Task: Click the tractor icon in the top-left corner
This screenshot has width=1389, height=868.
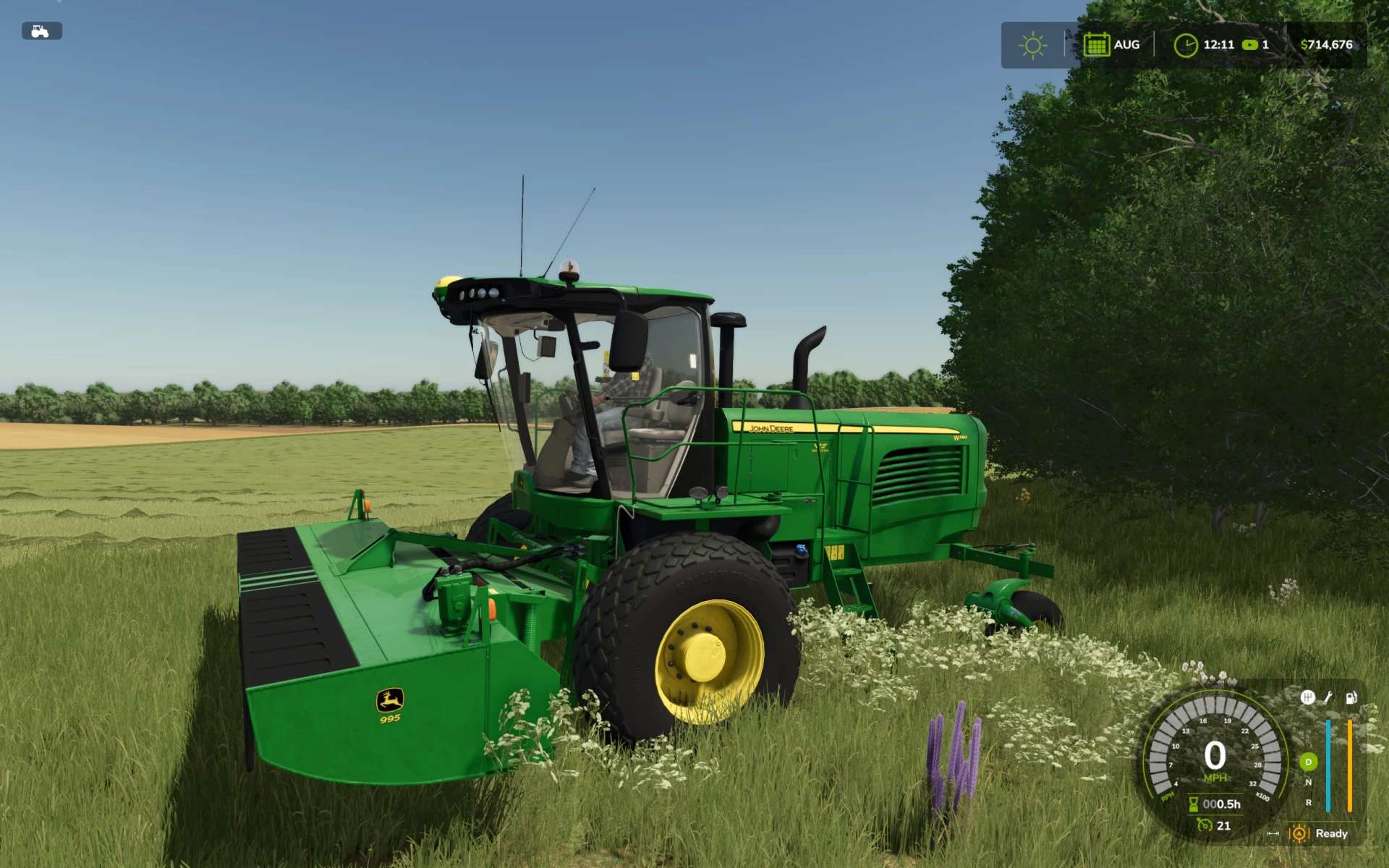Action: click(x=41, y=31)
